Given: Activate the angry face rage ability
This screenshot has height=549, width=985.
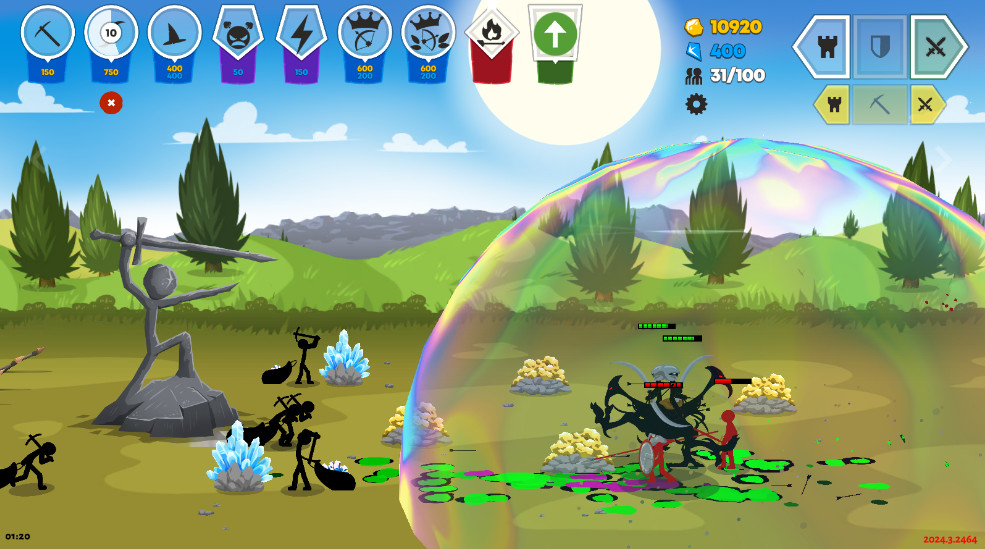Looking at the screenshot, I should click(x=238, y=33).
